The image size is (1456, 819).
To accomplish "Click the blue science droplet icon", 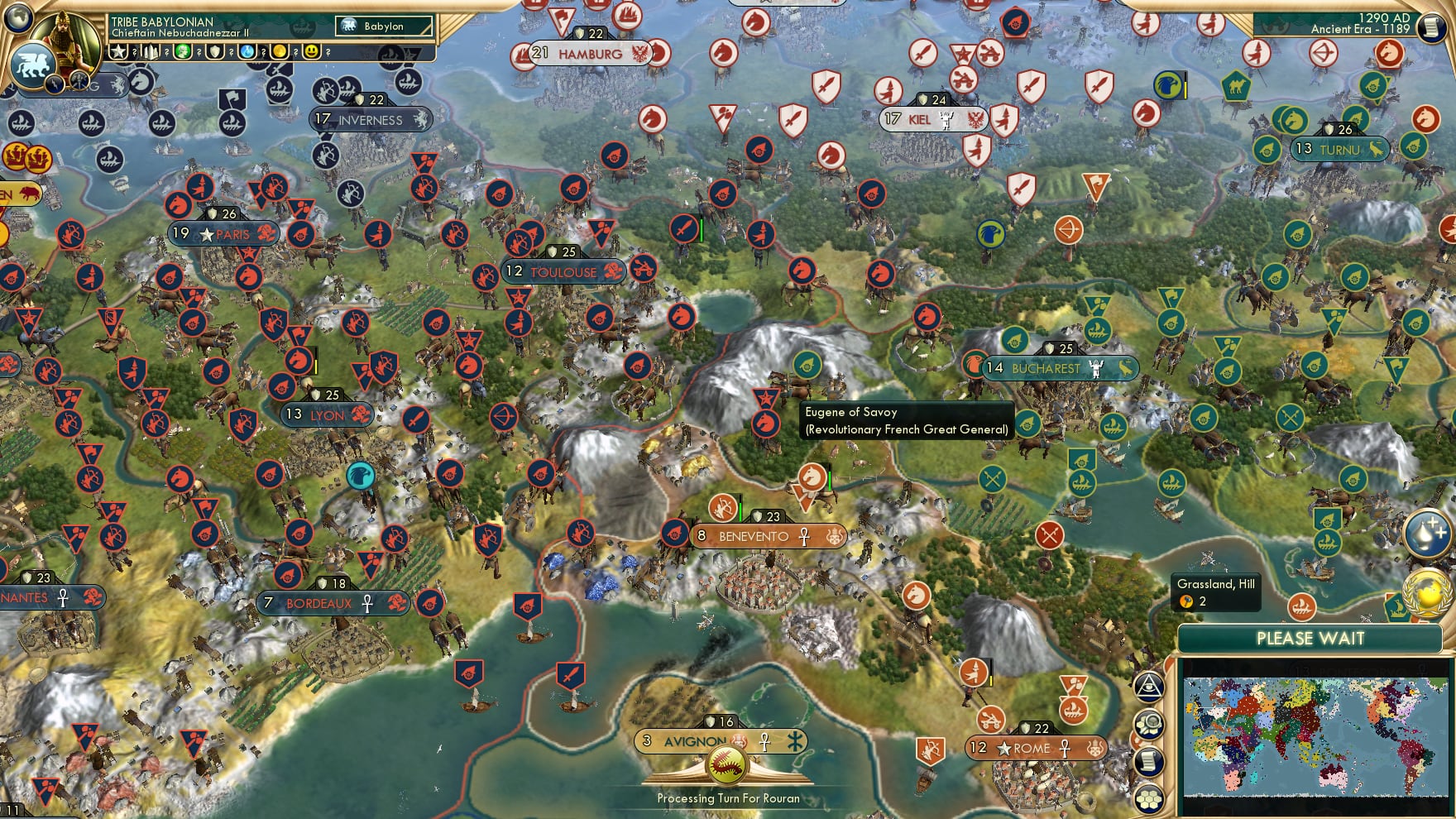I will pos(247,52).
